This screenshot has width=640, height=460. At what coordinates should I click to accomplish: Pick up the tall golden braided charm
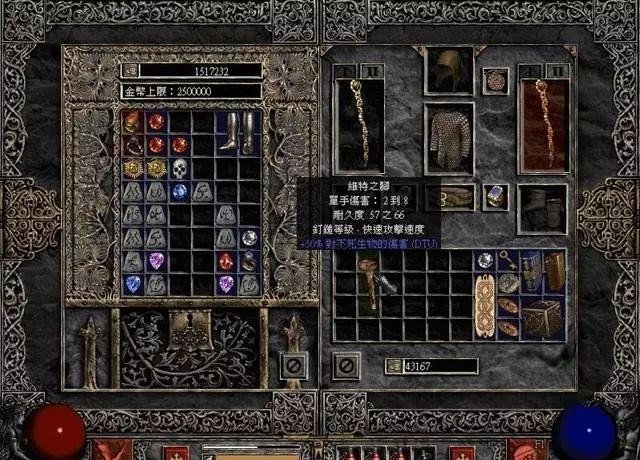[x=486, y=307]
